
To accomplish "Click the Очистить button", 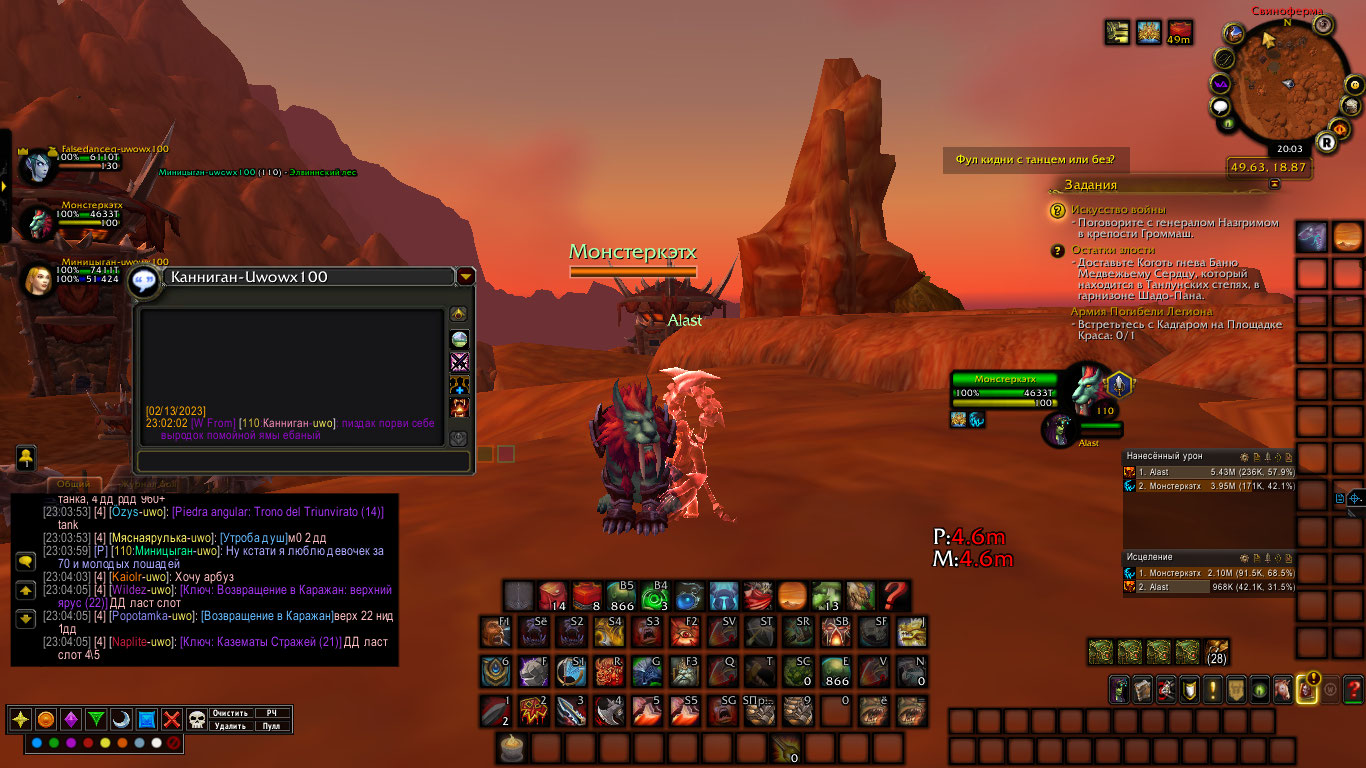I will click(231, 713).
